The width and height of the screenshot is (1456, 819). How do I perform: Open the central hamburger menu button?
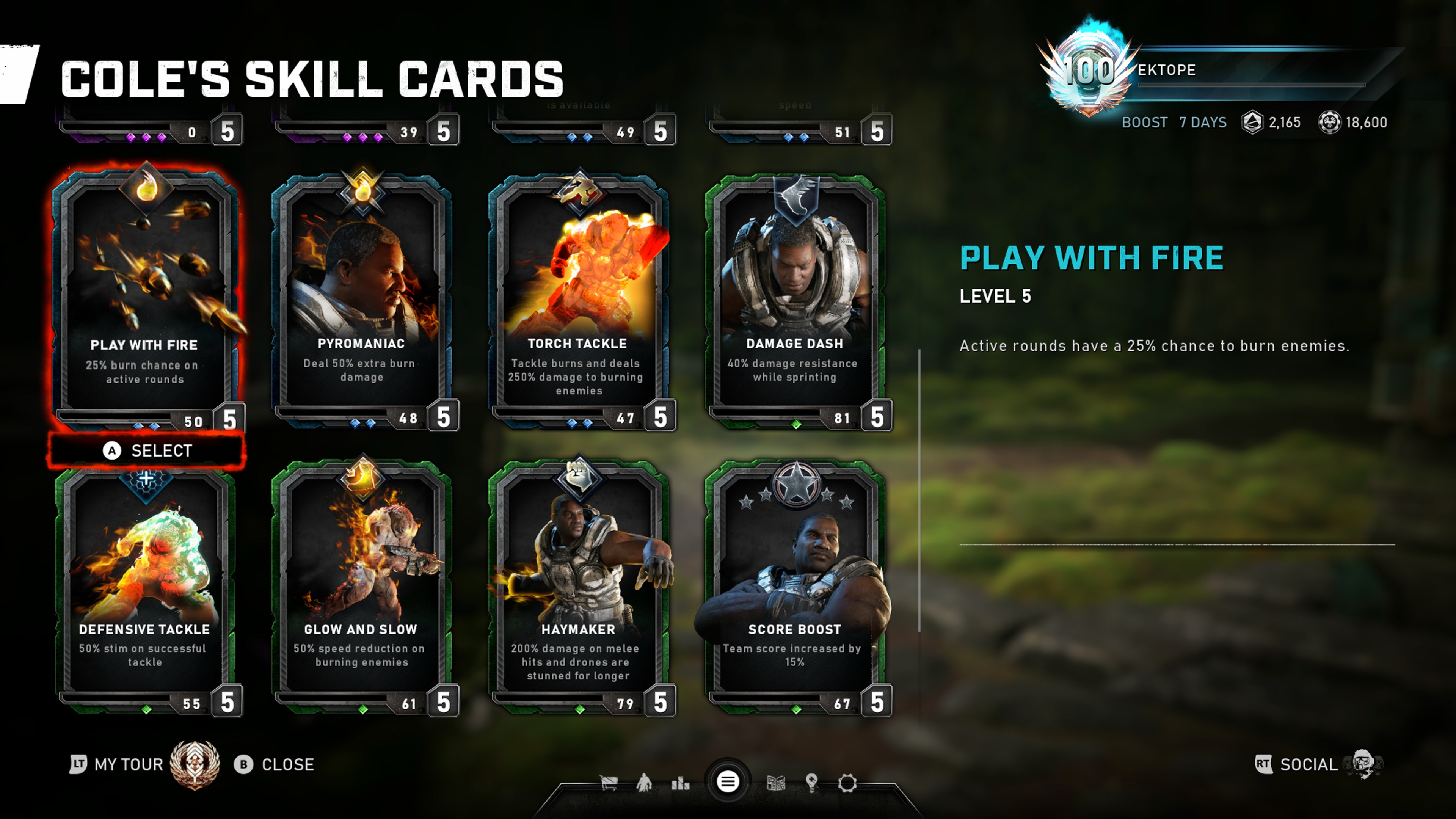click(x=728, y=782)
